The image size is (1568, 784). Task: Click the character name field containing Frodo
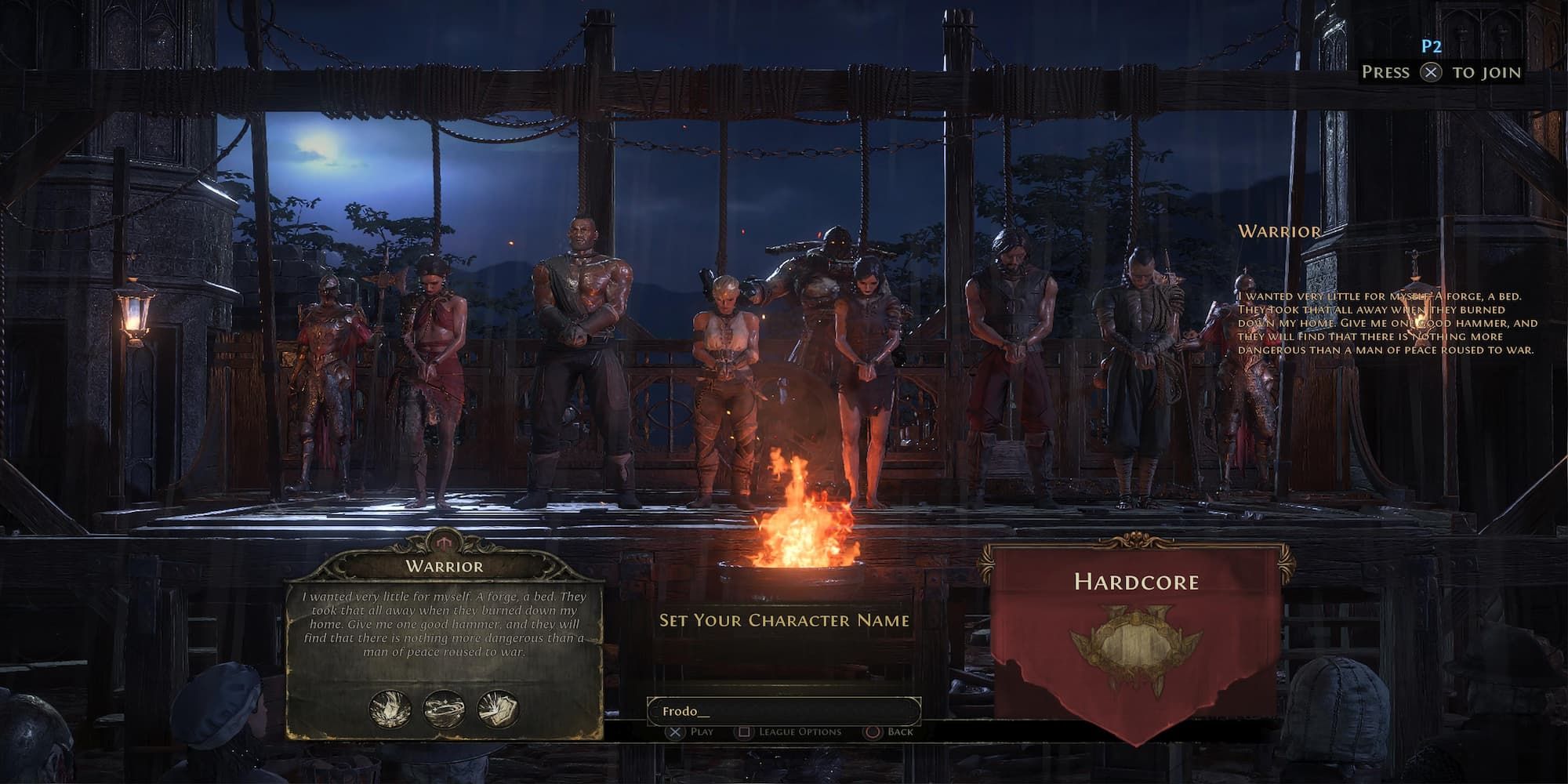click(782, 711)
